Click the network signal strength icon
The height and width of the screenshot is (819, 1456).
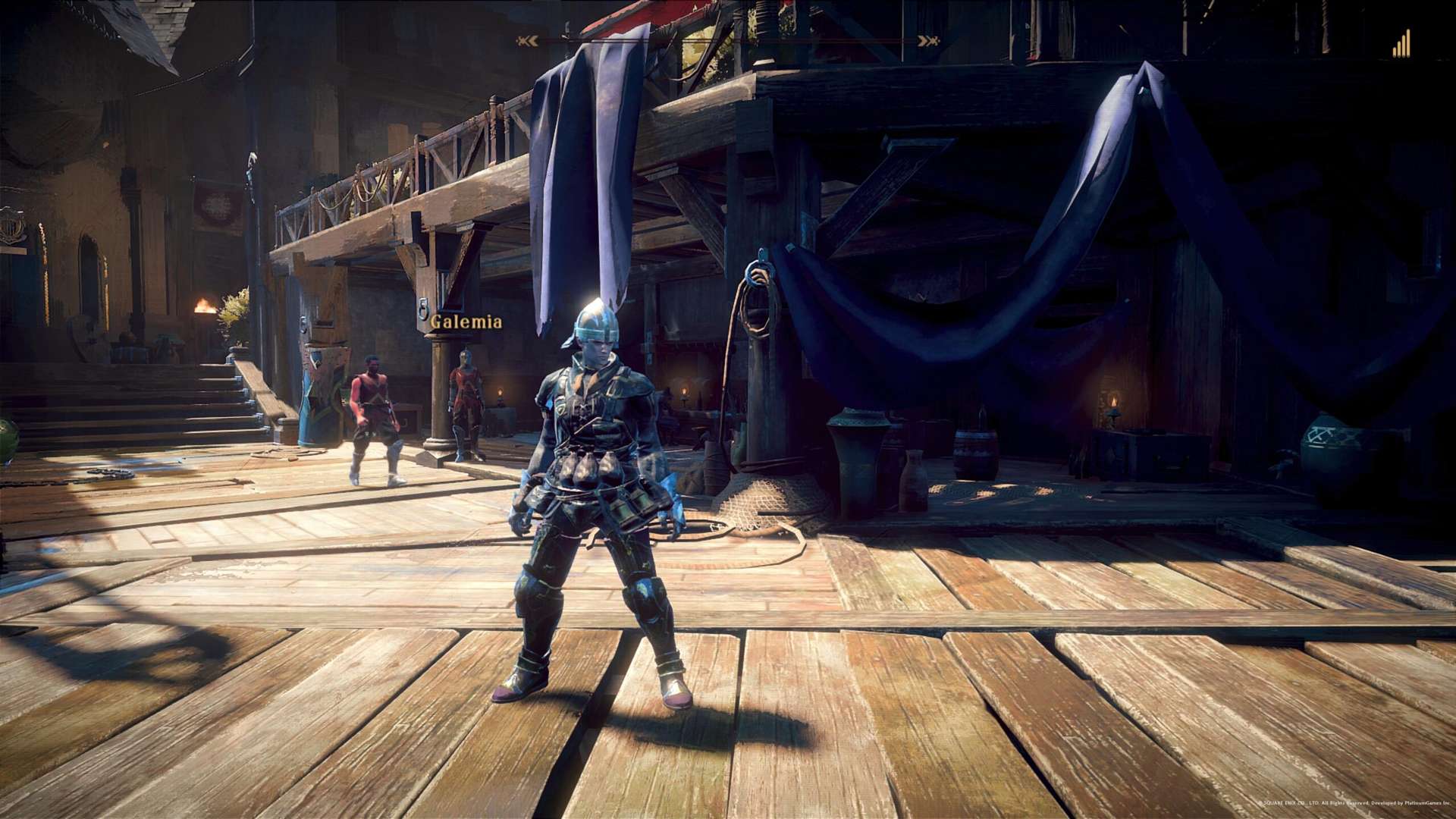[x=1401, y=44]
